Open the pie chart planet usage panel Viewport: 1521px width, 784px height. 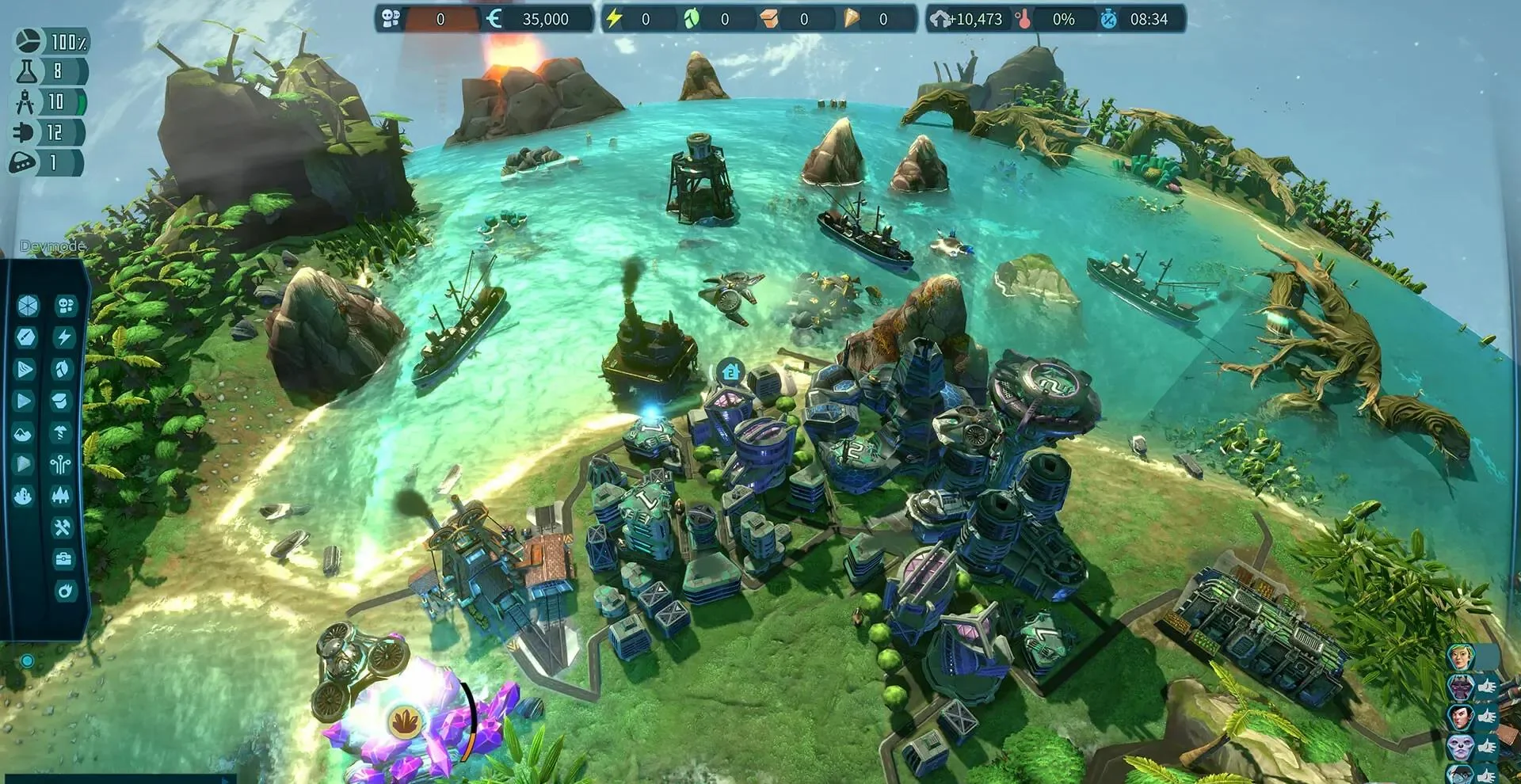click(x=28, y=40)
